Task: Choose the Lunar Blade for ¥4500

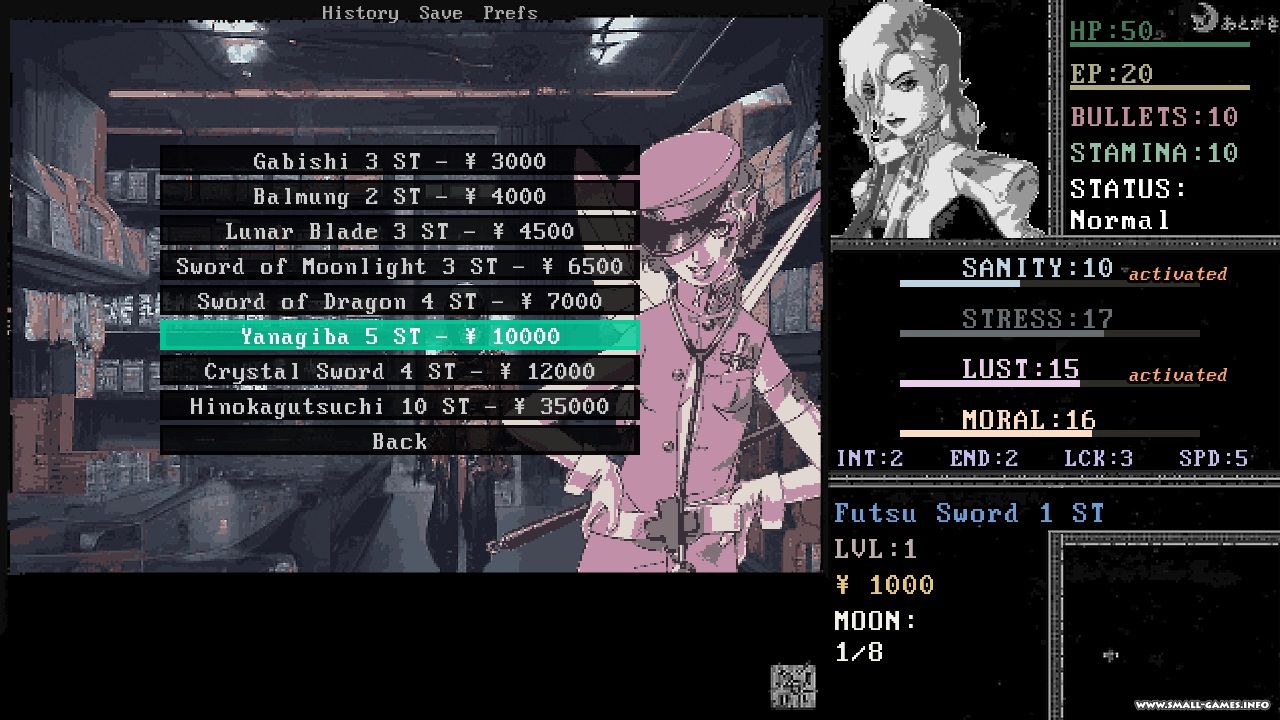Action: point(399,231)
